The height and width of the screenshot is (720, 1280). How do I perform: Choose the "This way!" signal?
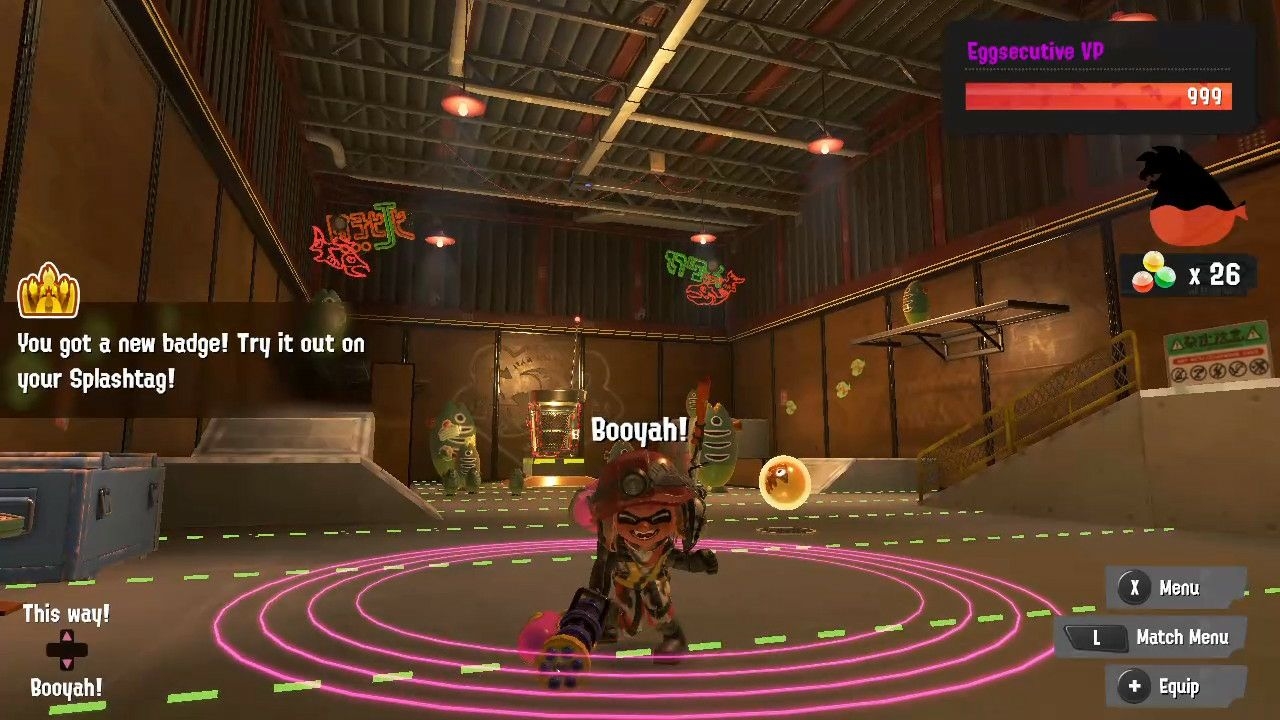[66, 614]
